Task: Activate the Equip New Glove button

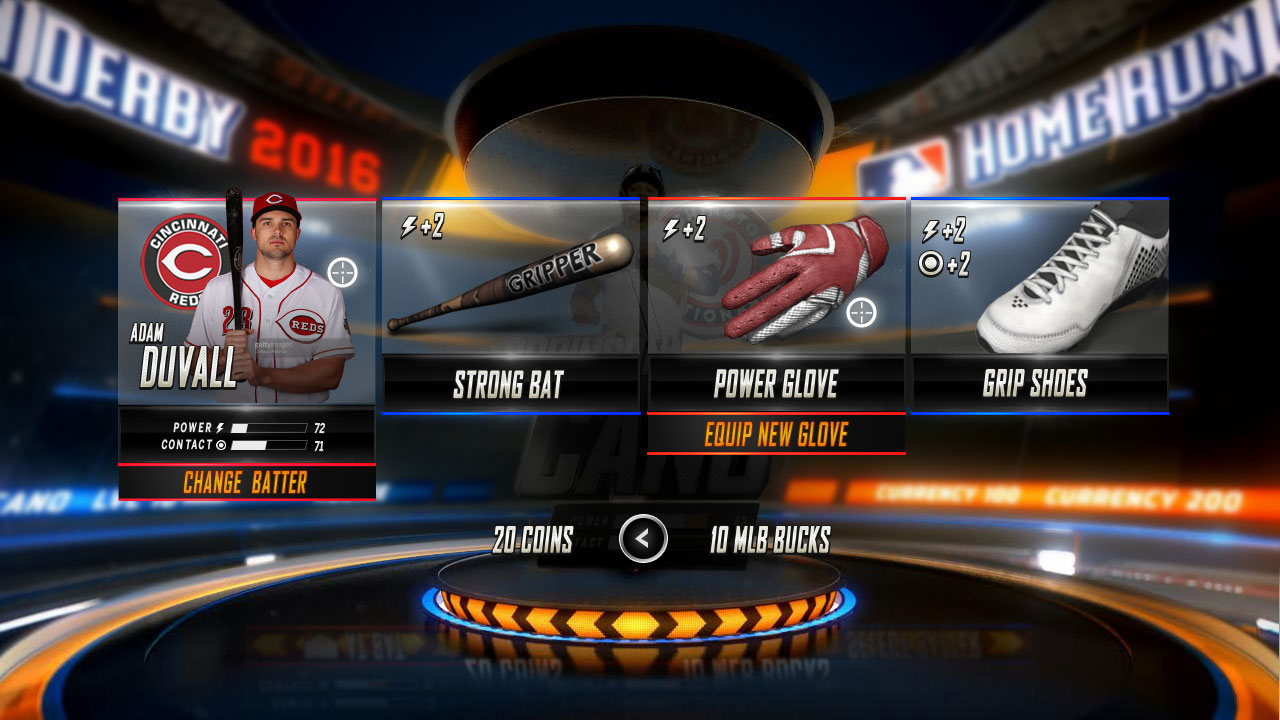Action: 776,435
